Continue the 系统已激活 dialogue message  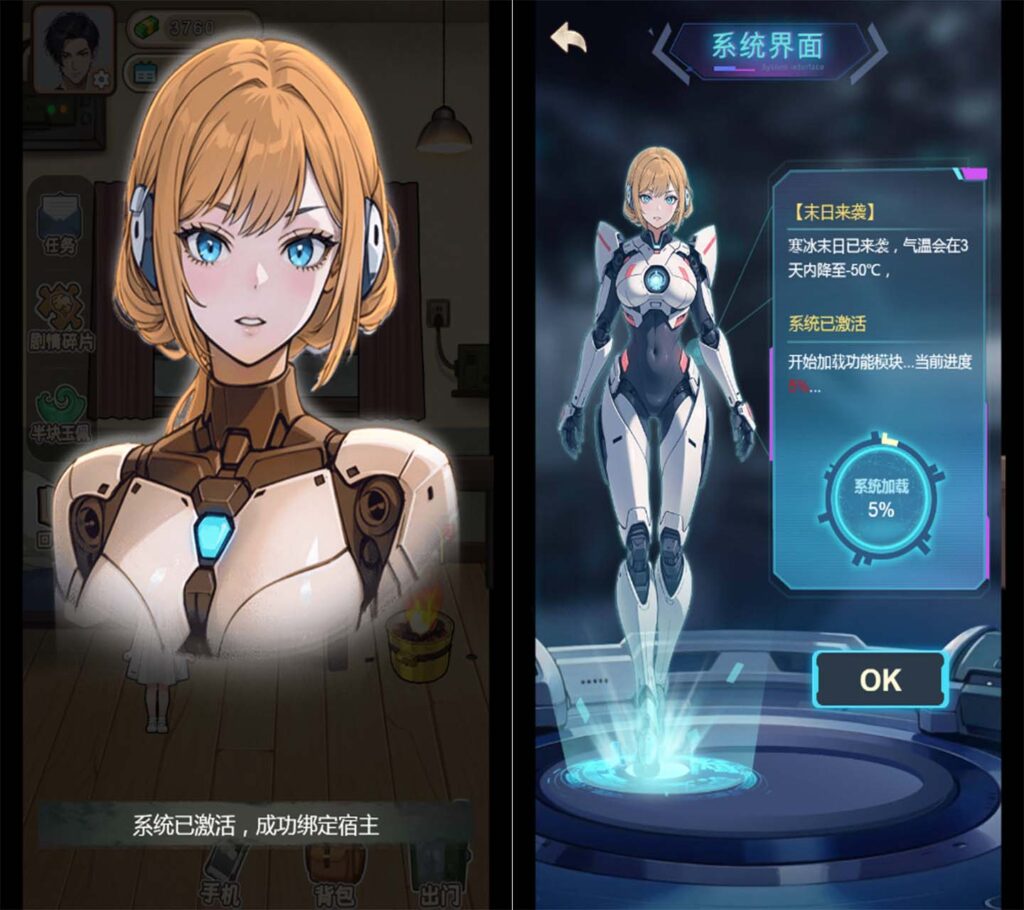(256, 826)
